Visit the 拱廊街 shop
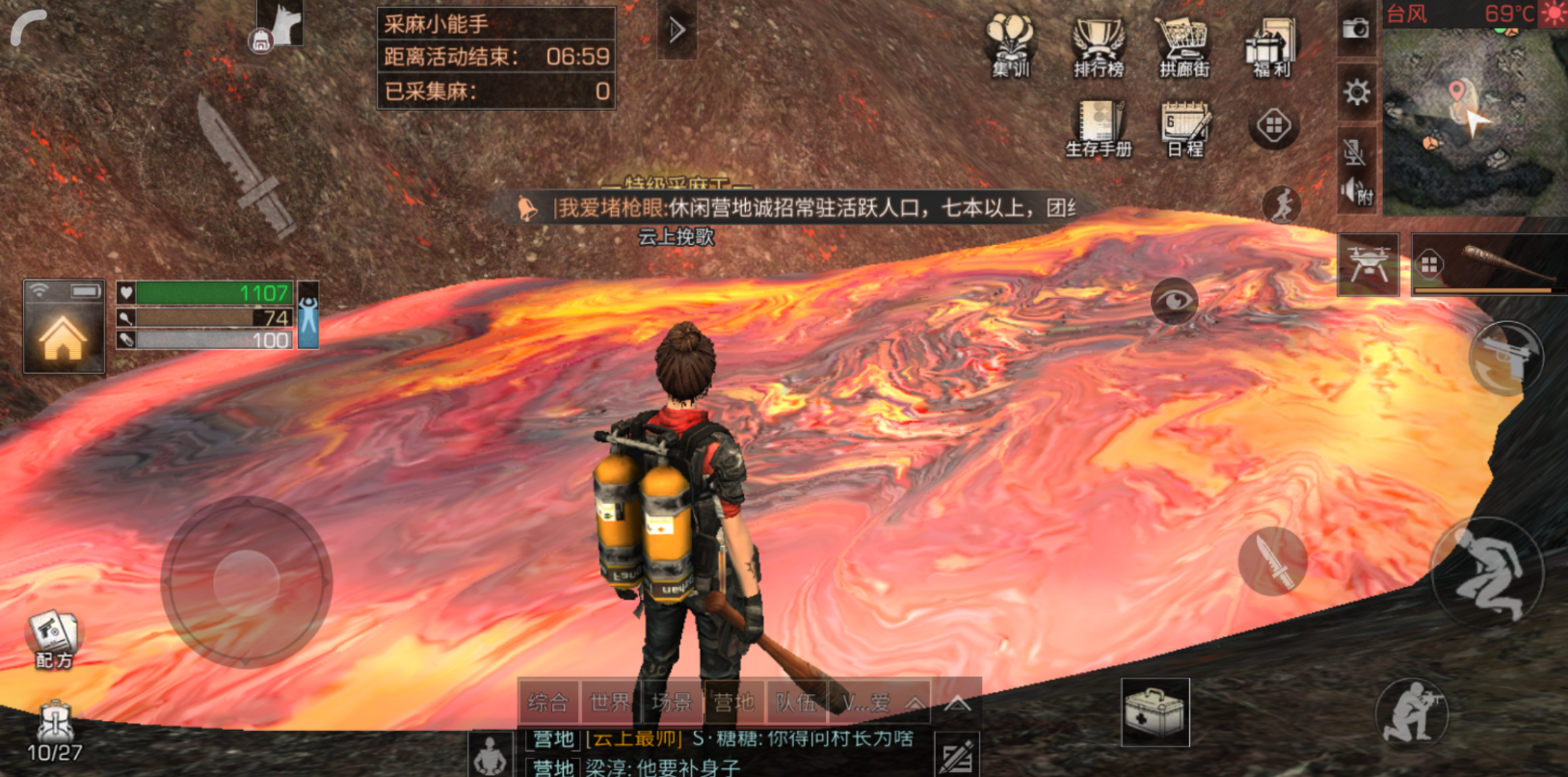The height and width of the screenshot is (777, 1568). 1184,45
